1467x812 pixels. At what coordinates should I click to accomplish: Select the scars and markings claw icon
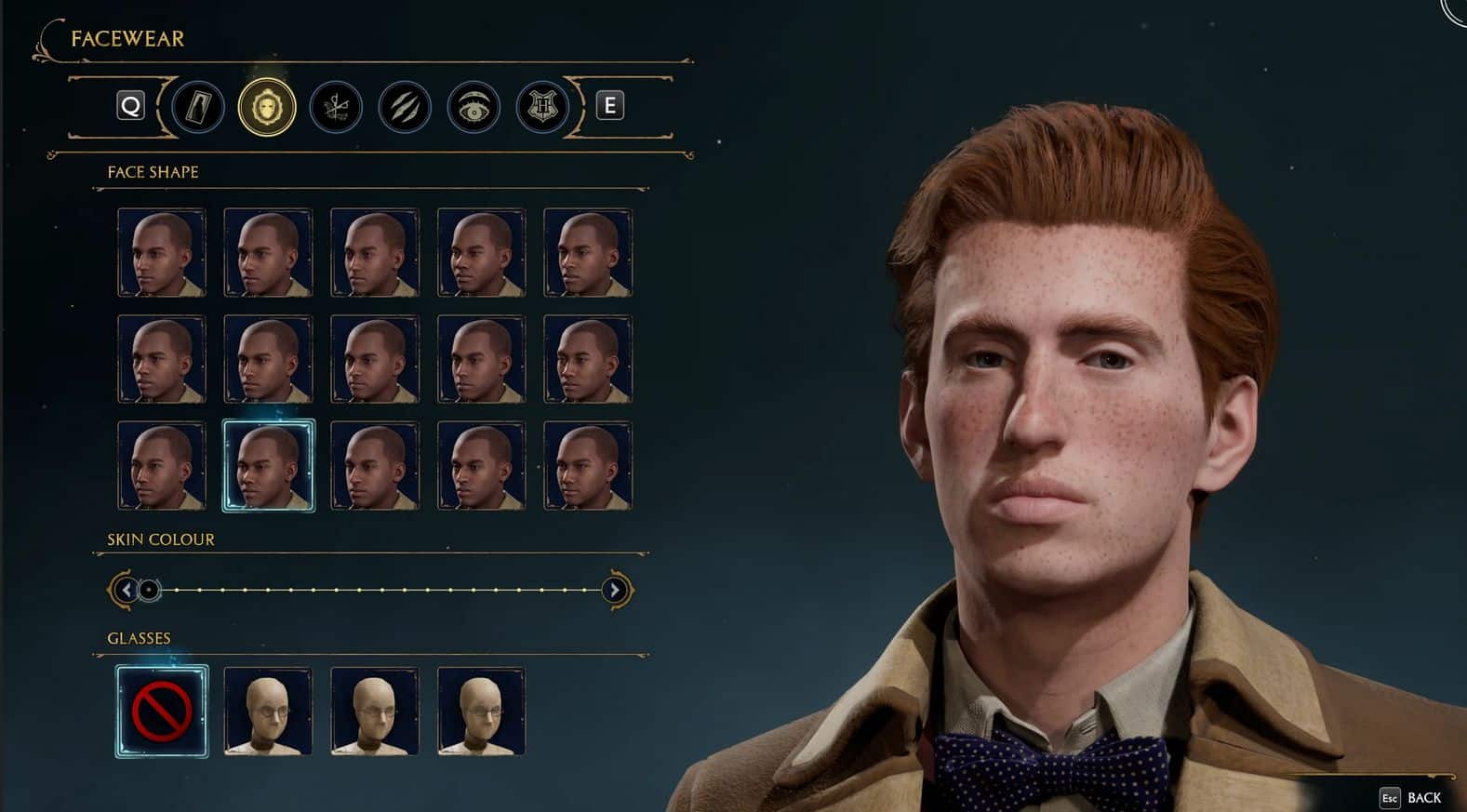pyautogui.click(x=404, y=107)
